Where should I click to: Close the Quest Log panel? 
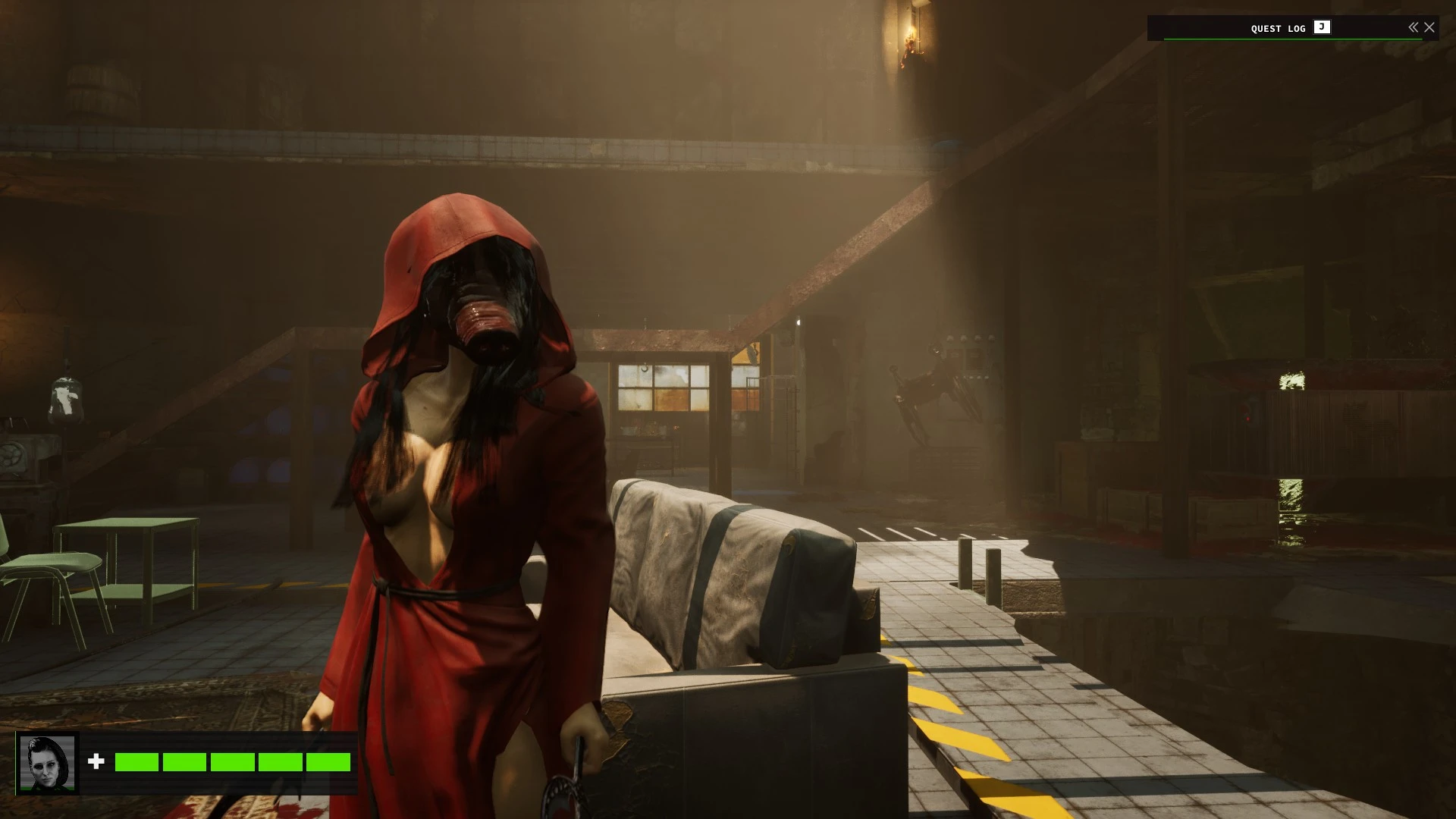pos(1430,27)
